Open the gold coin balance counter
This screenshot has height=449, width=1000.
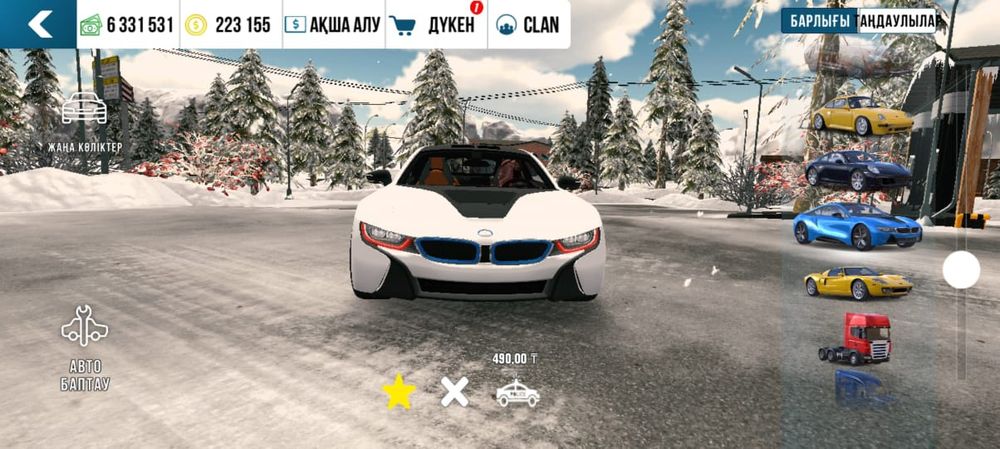point(229,25)
